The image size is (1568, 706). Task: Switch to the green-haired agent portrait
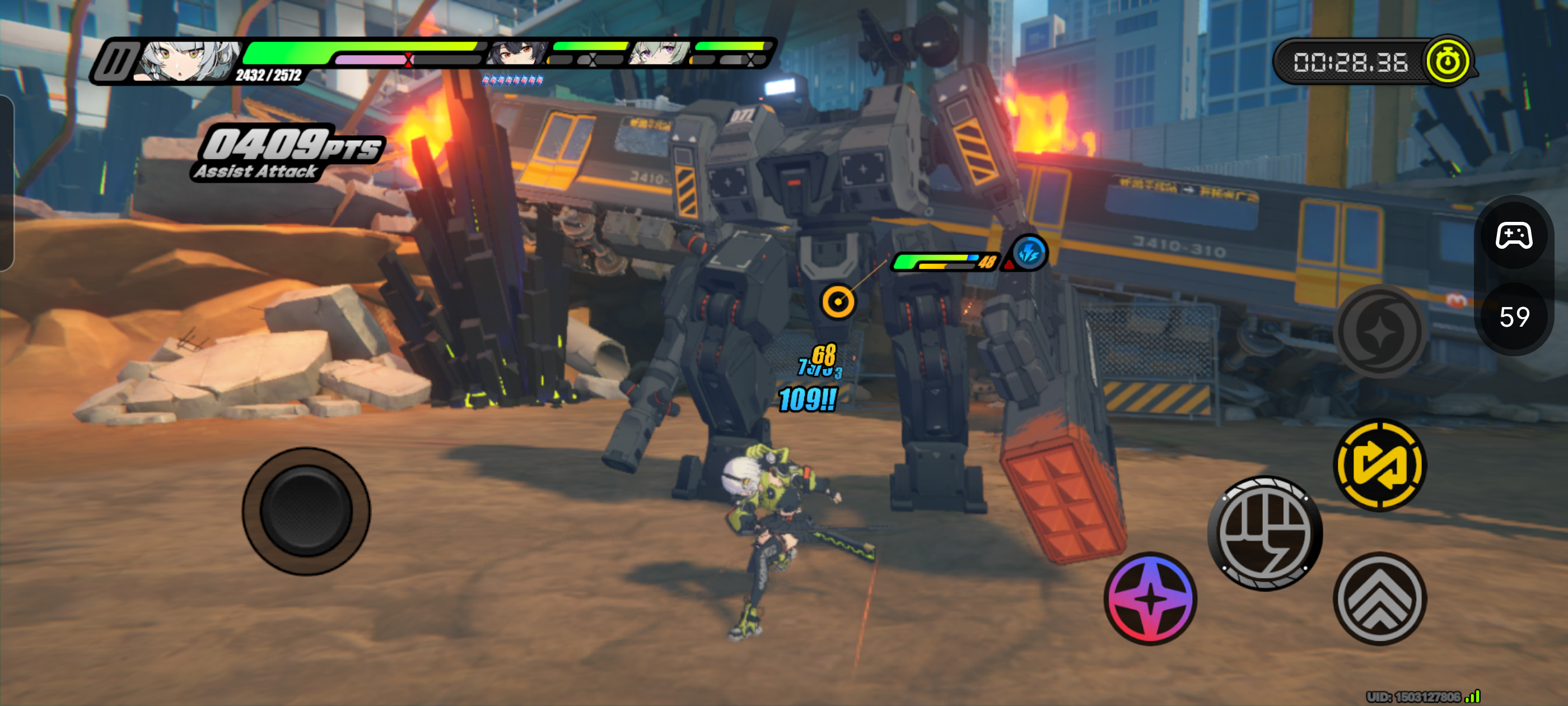[660, 54]
